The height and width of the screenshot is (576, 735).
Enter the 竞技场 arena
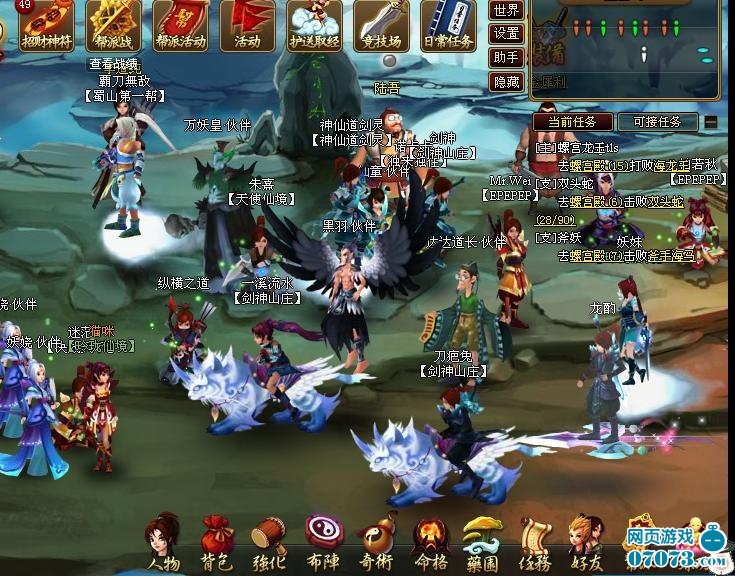click(381, 24)
